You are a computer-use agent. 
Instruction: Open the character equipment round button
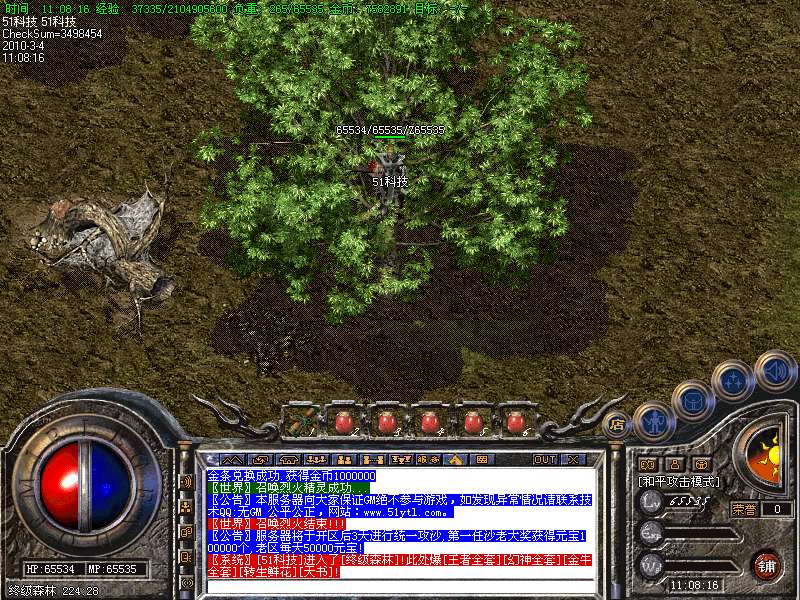(652, 420)
